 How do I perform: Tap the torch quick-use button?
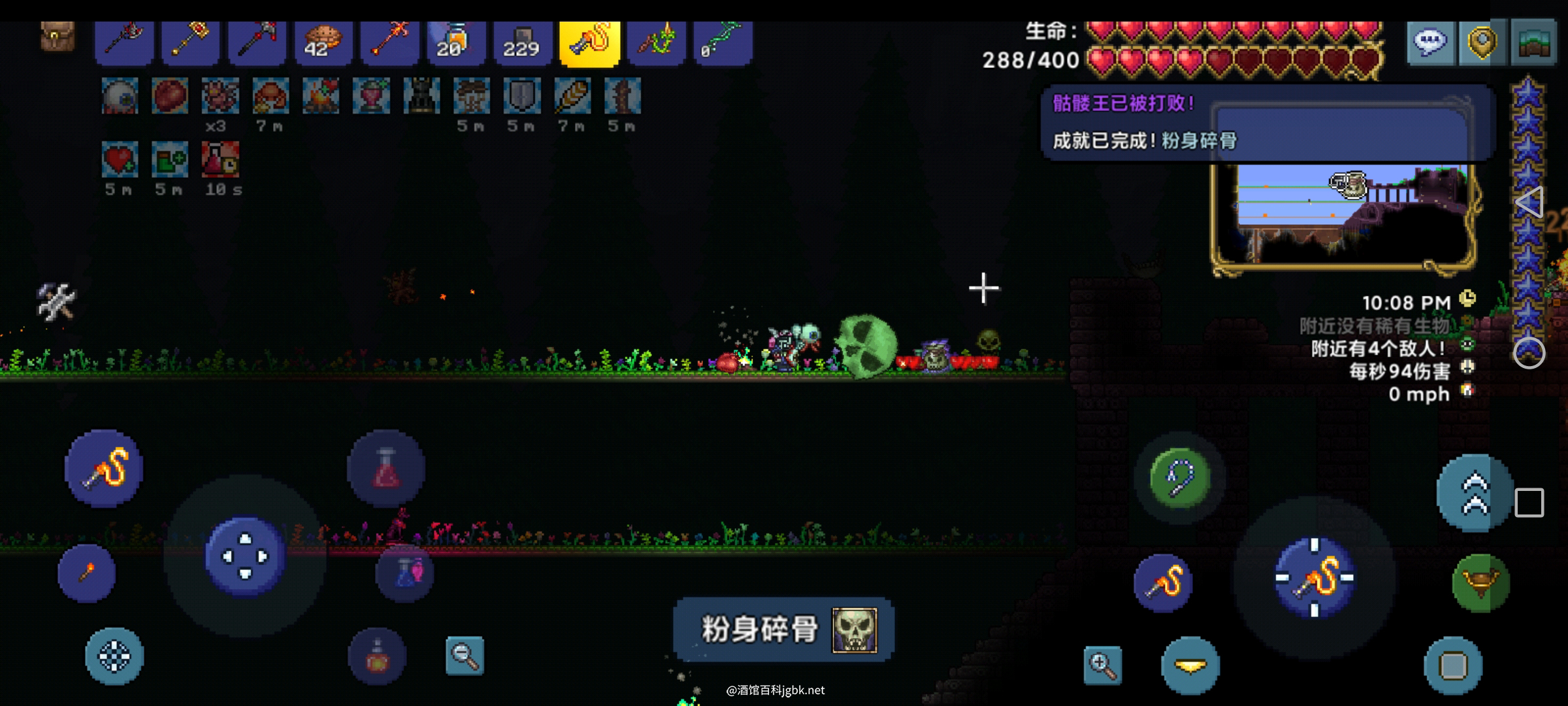[x=87, y=573]
